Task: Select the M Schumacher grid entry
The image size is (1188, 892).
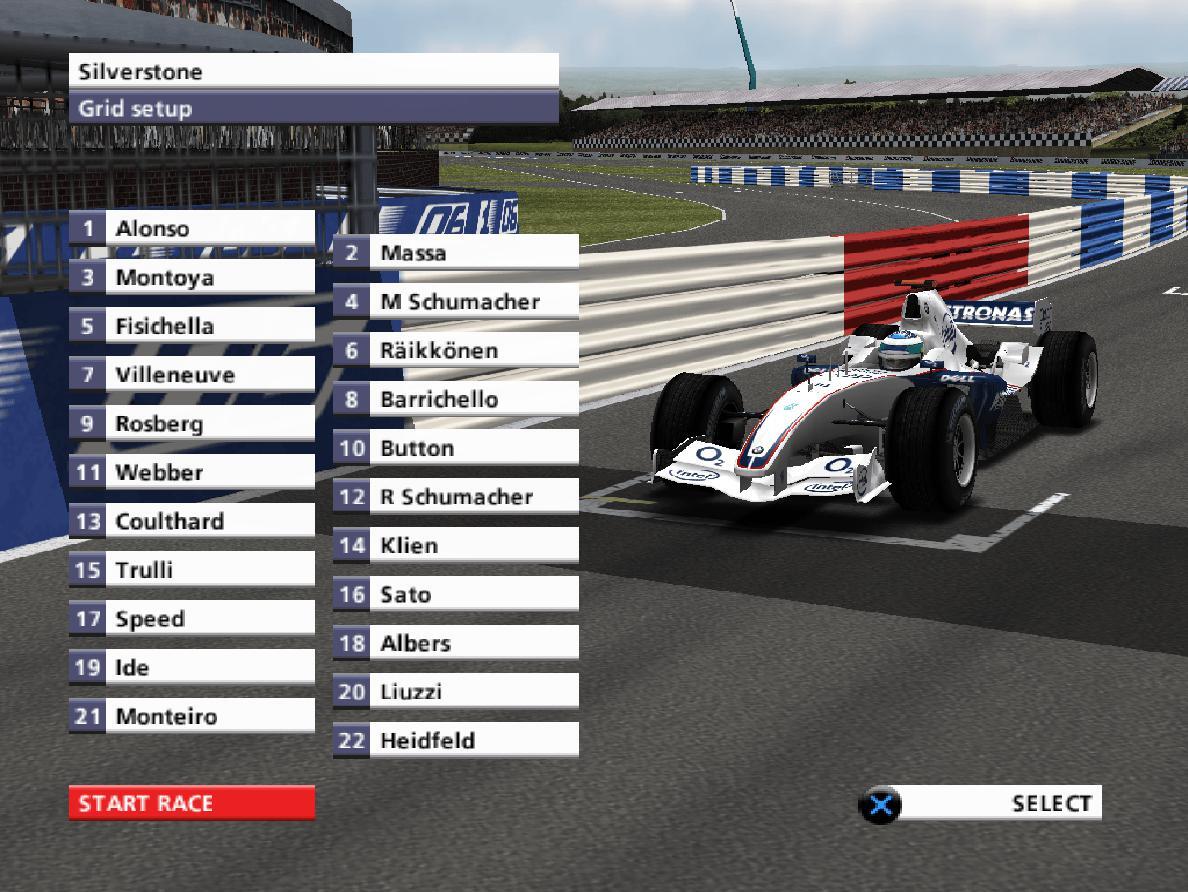Action: coord(456,301)
